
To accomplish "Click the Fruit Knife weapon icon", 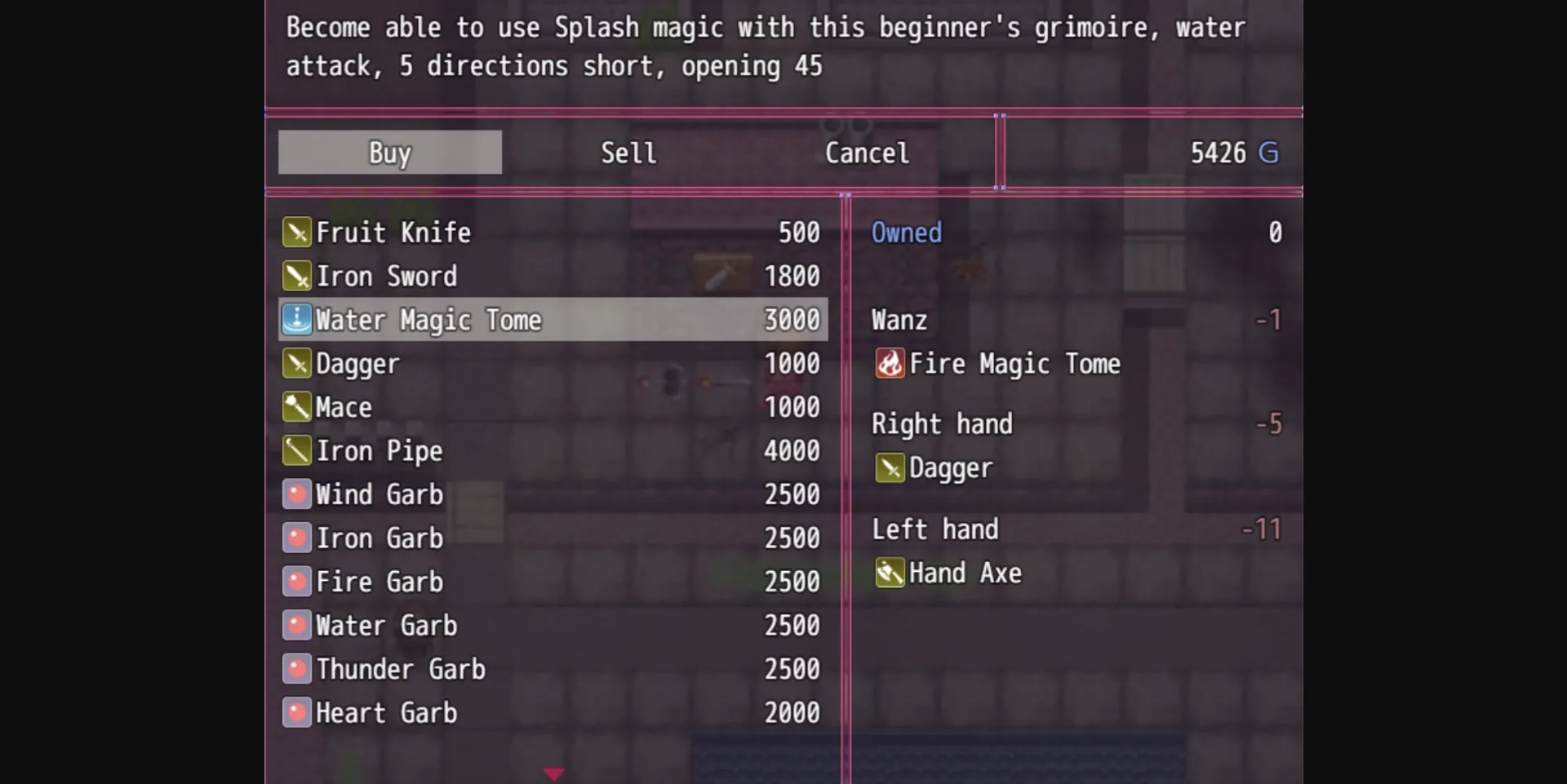I will click(296, 233).
